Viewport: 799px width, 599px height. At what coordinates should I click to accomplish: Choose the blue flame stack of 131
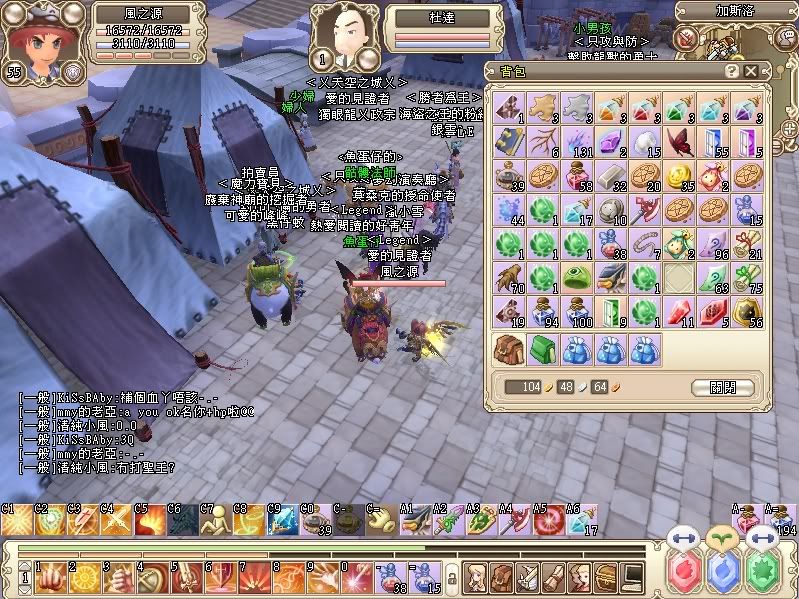(x=576, y=142)
